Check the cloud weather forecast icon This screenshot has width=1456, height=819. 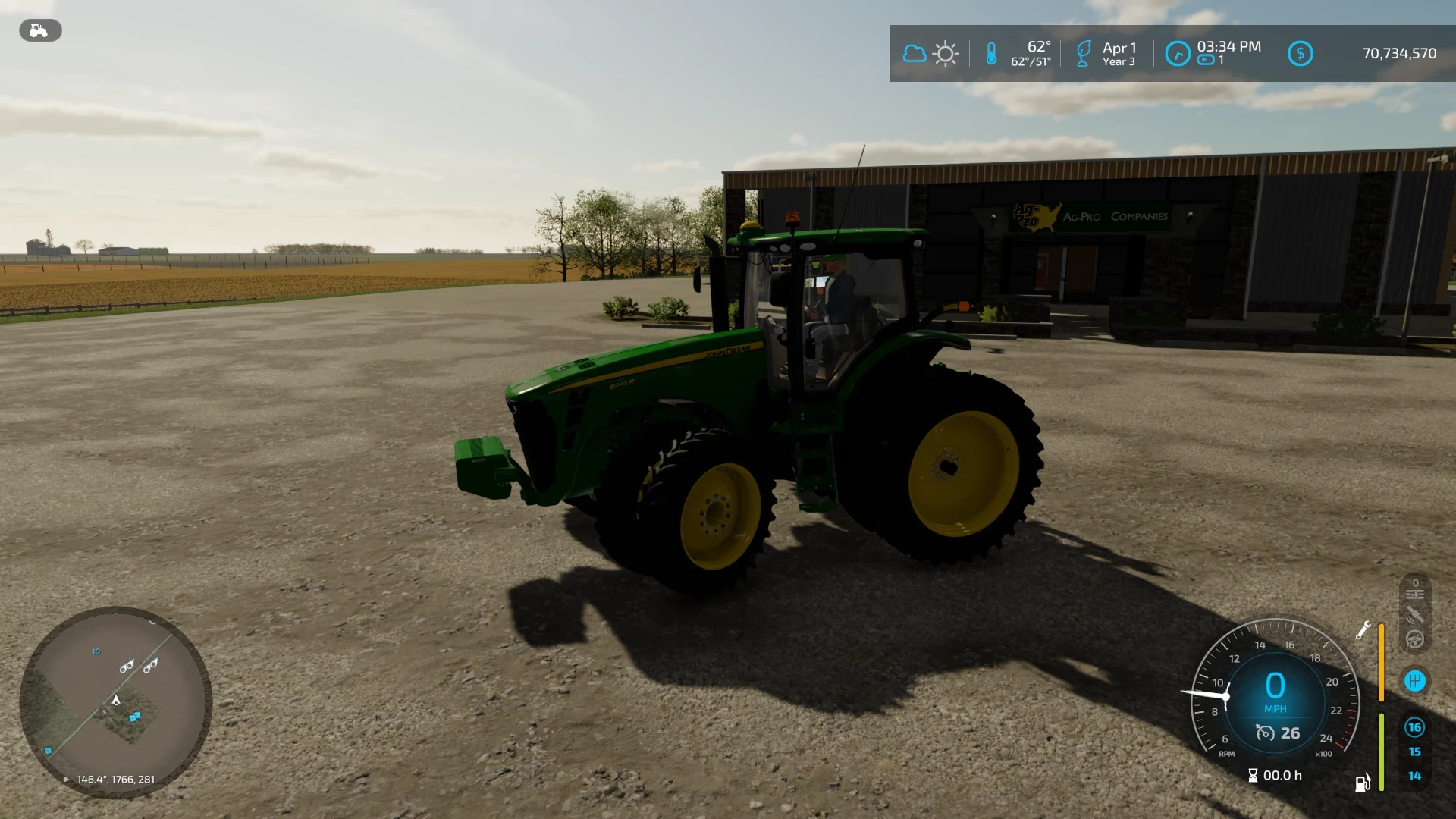point(915,53)
